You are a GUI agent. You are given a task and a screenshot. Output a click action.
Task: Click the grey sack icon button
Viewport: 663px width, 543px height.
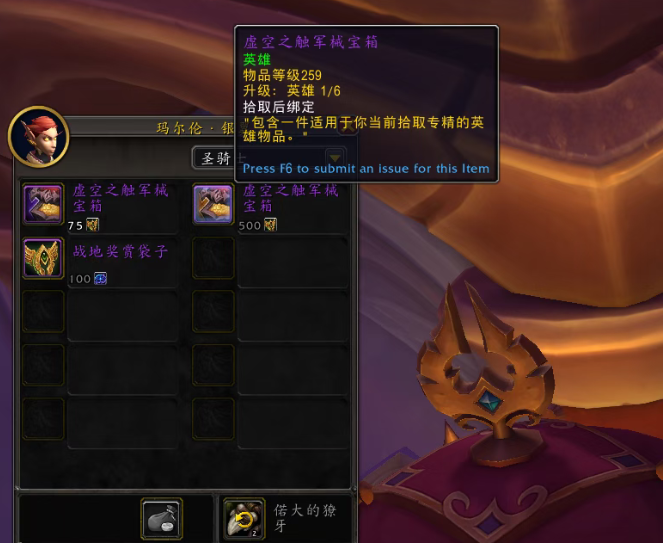coord(161,518)
